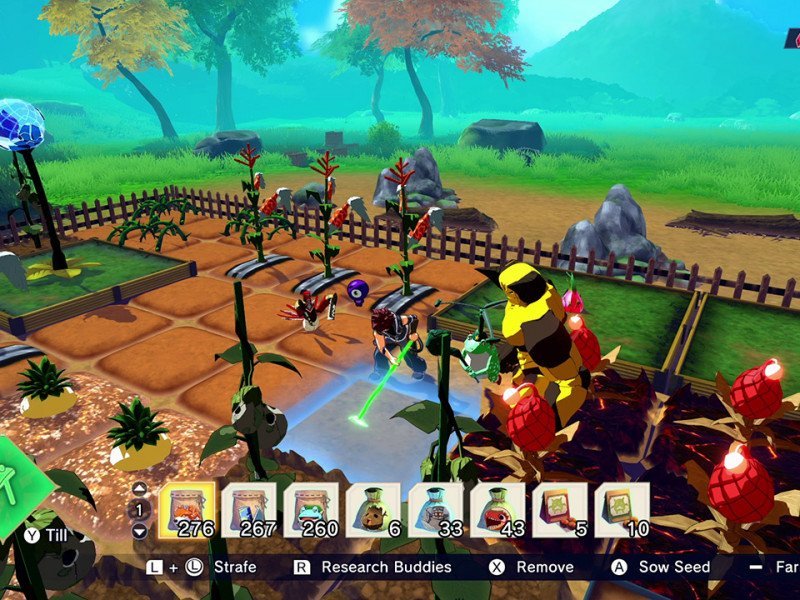Pick the seed bag with 260 count

[311, 510]
